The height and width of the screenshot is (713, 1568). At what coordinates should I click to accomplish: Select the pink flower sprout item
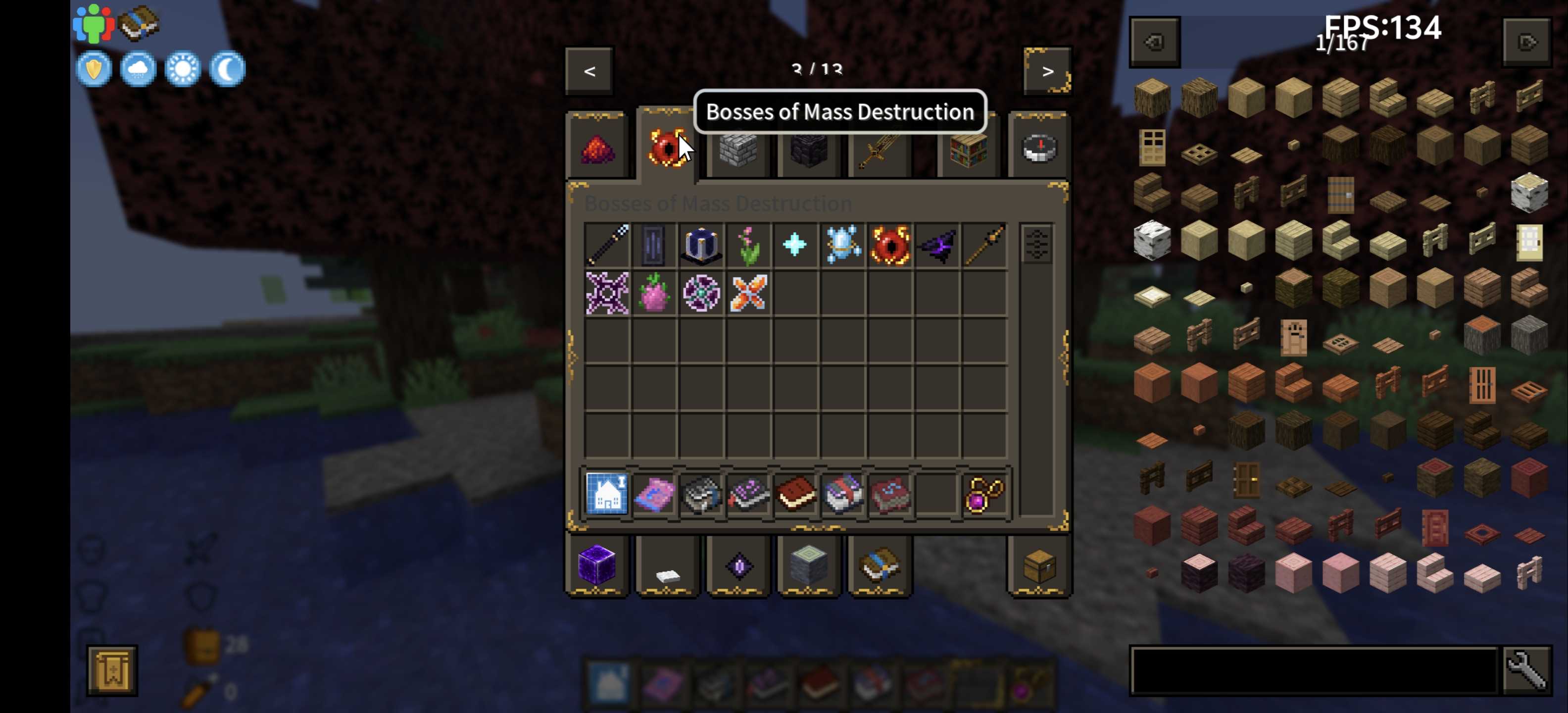coord(749,245)
